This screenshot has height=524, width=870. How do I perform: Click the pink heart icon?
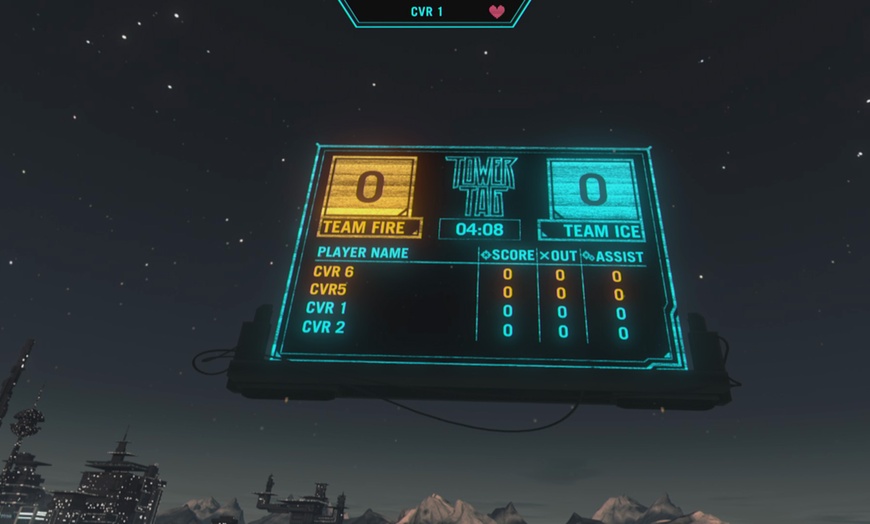pos(497,12)
